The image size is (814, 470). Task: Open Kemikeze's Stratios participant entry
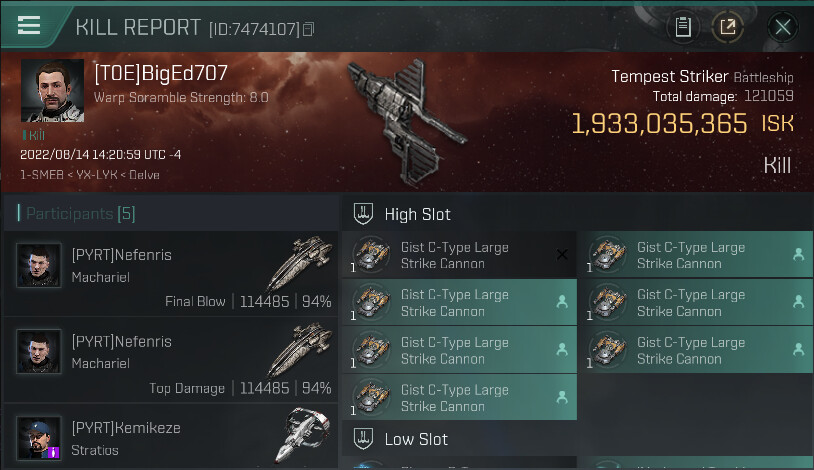(176, 437)
